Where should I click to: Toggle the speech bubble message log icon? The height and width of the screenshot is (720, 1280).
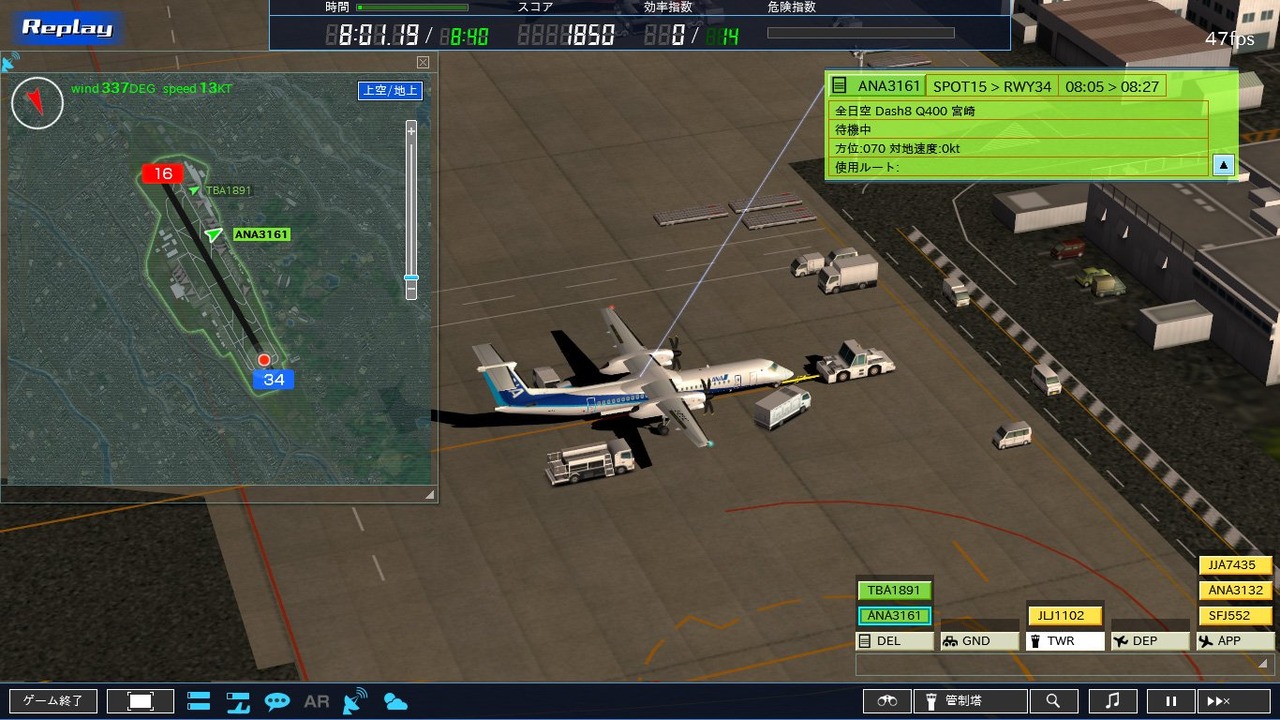(277, 701)
